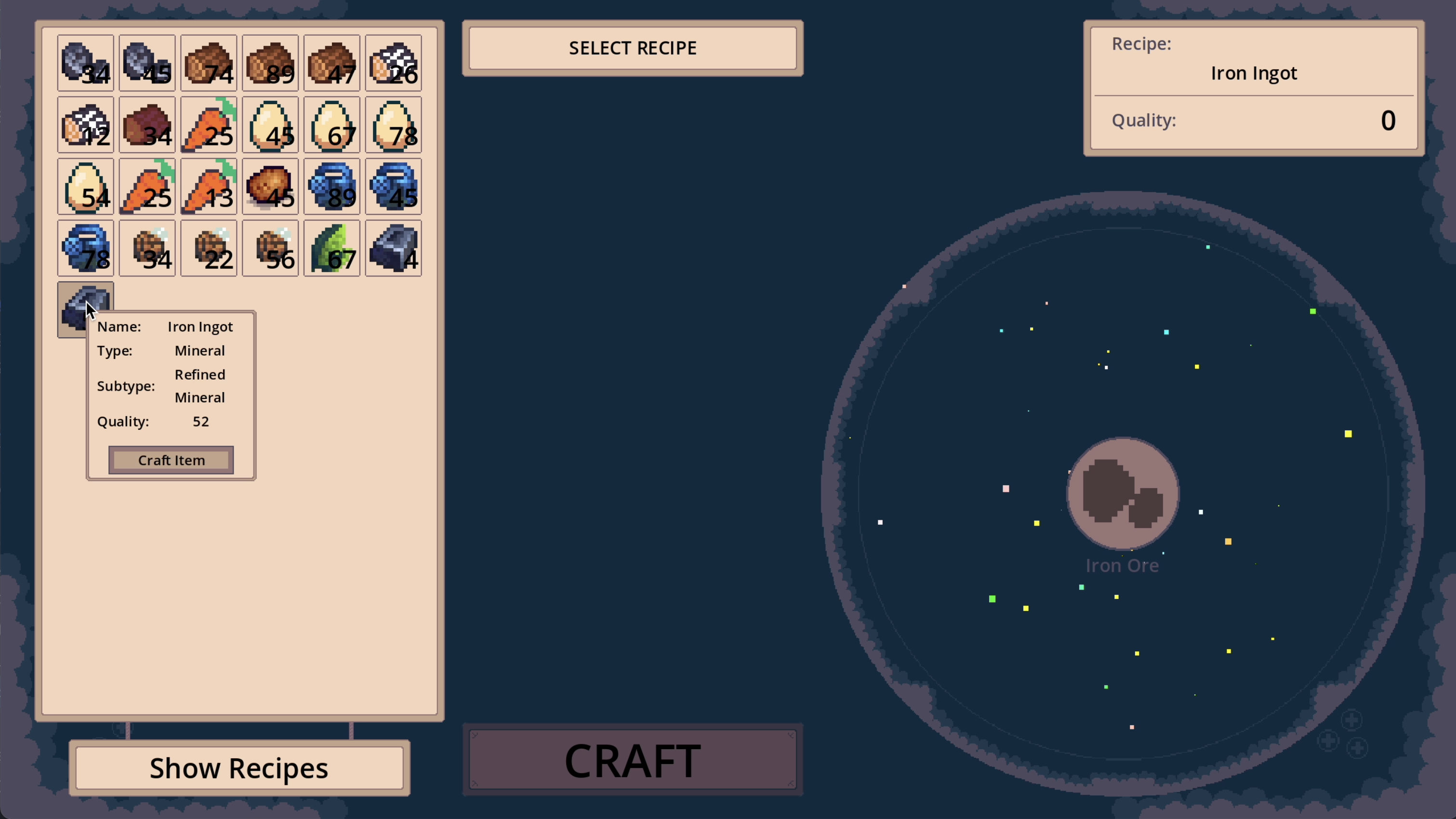Select the brown ore with quality 74

pyautogui.click(x=209, y=63)
